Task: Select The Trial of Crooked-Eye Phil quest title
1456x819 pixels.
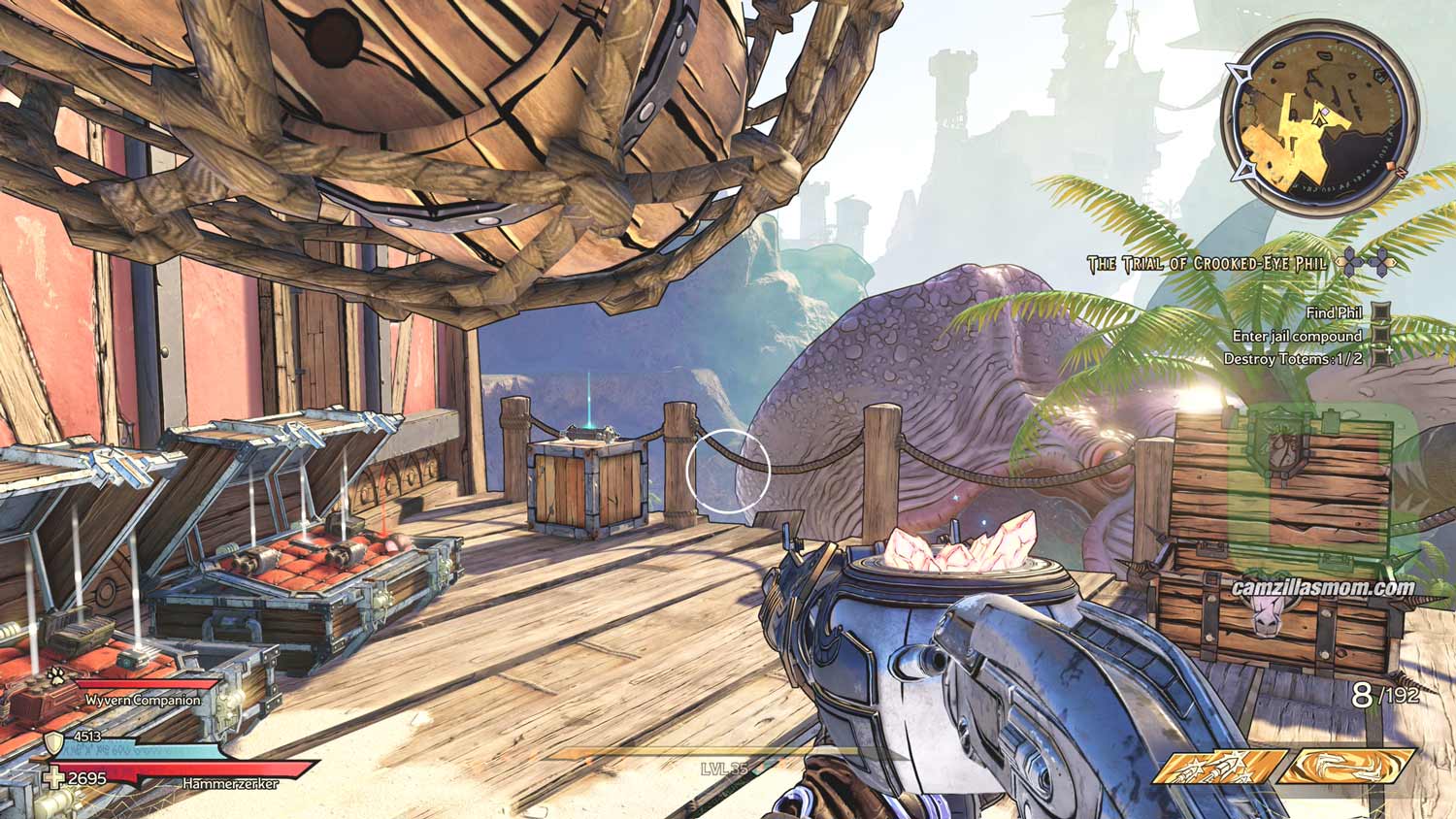Action: pyautogui.click(x=1208, y=264)
